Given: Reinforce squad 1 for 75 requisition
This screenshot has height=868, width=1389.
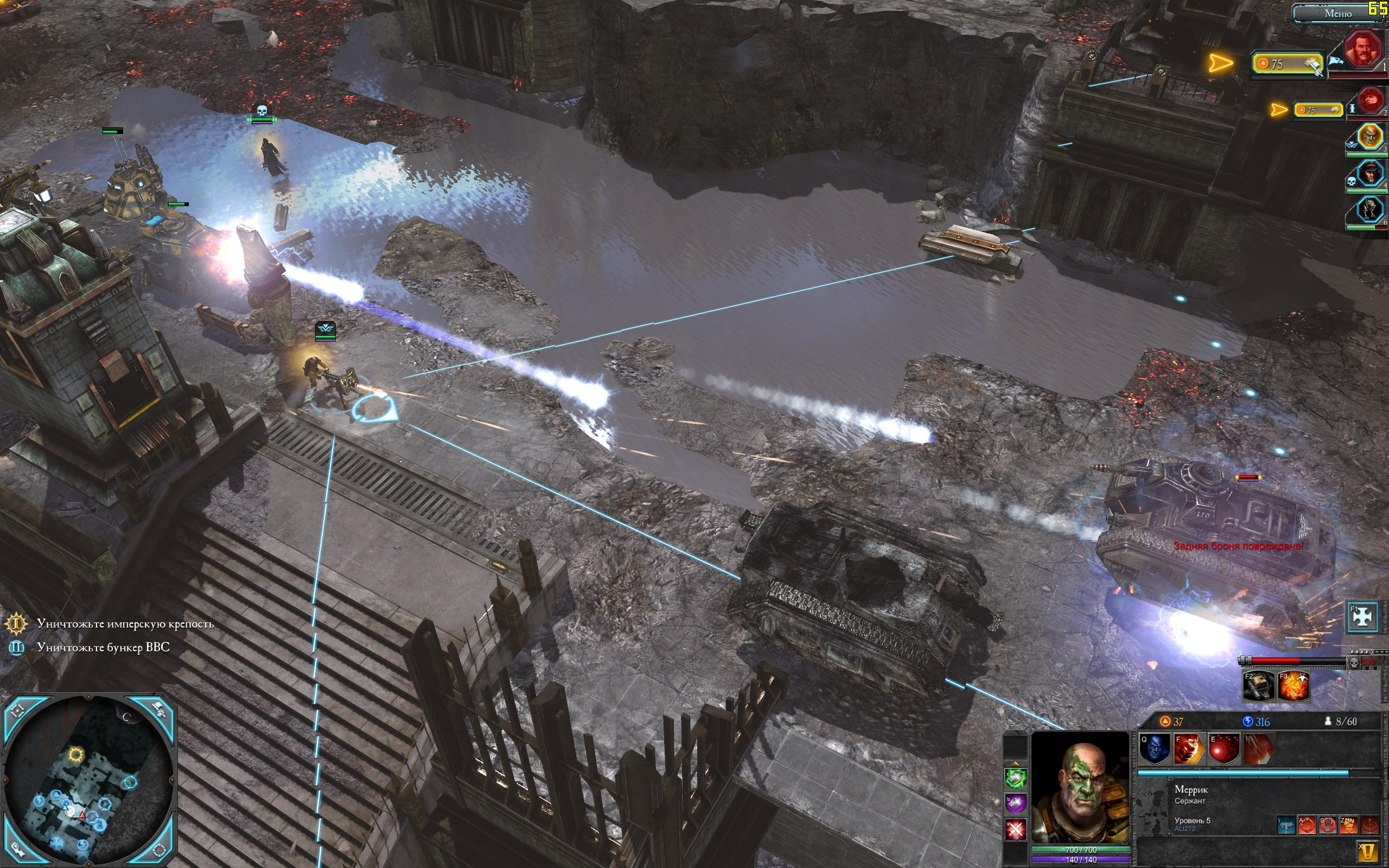Looking at the screenshot, I should point(1288,63).
